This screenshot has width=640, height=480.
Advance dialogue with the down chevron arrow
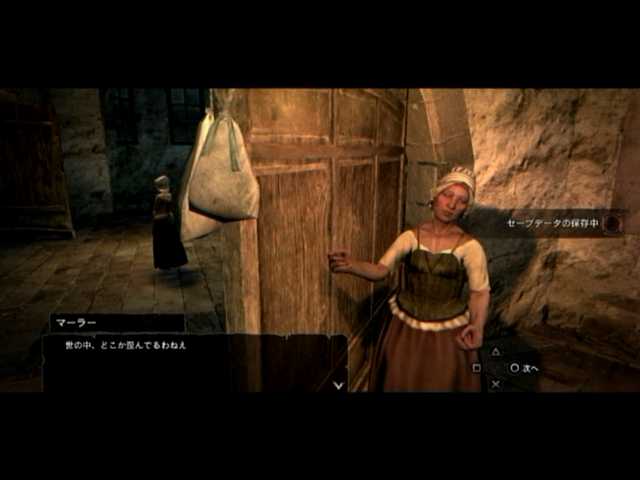[x=338, y=384]
